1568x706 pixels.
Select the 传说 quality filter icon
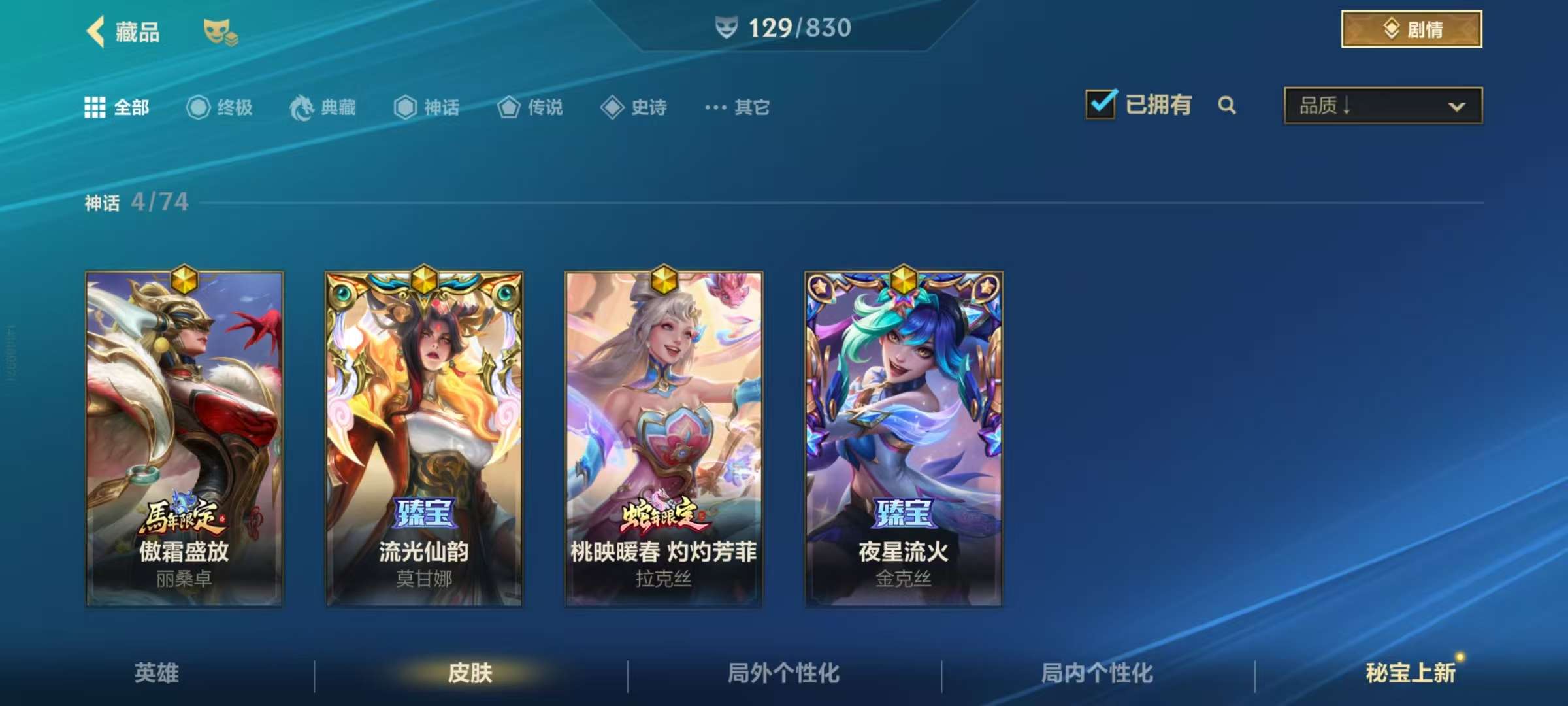(508, 108)
